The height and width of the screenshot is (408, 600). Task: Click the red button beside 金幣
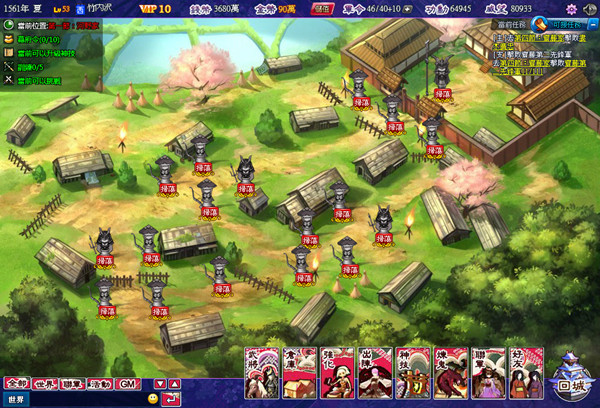pos(323,9)
